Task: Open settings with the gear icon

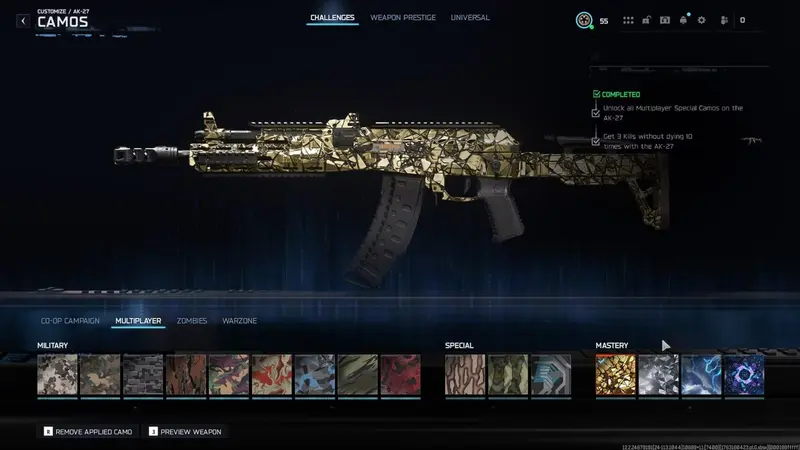Action: pos(701,20)
